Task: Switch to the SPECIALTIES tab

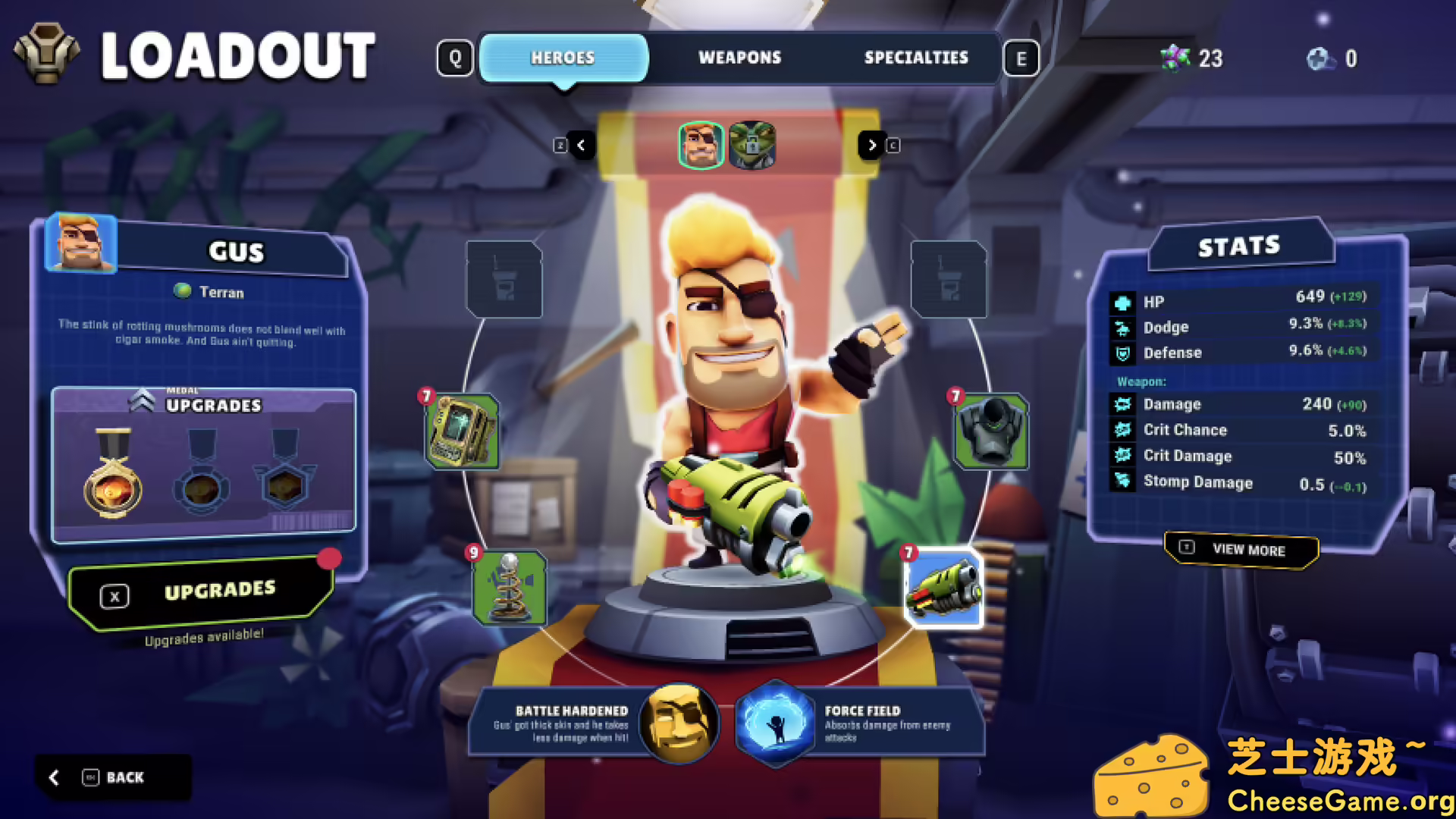Action: [x=916, y=57]
